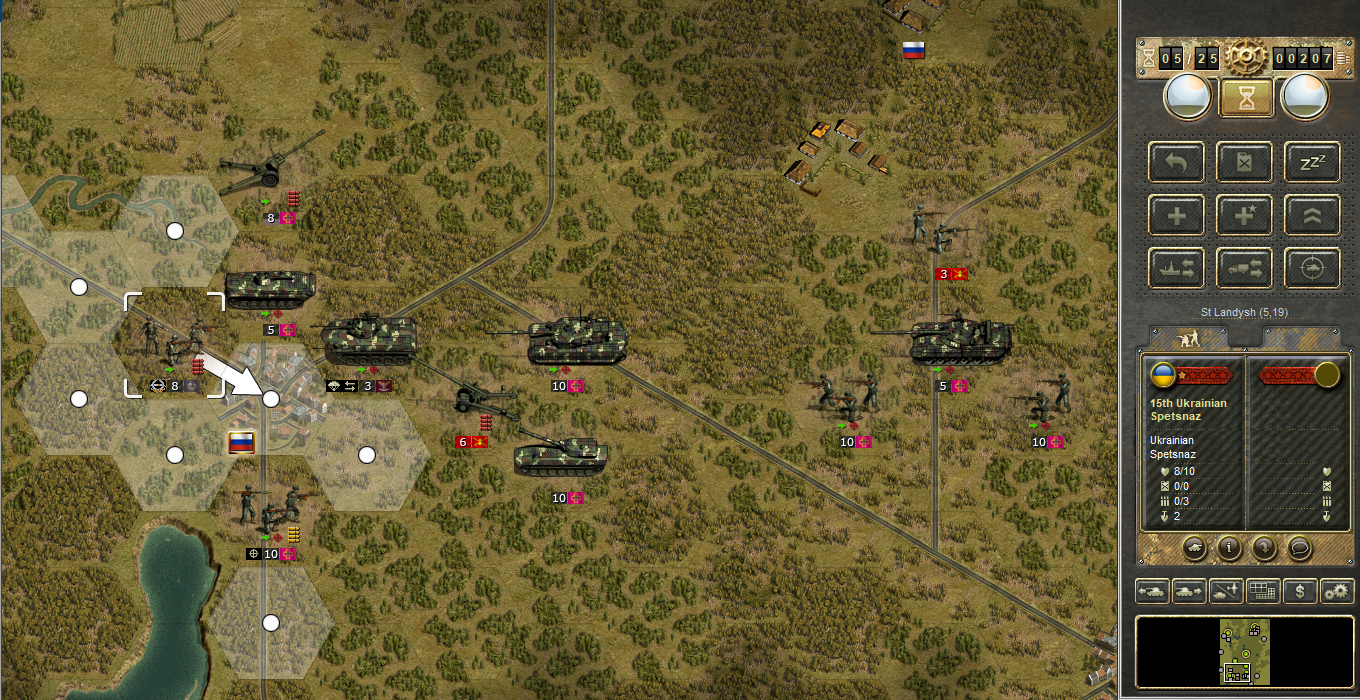1360x700 pixels.
Task: Open the infantry unit tab
Action: click(1192, 338)
